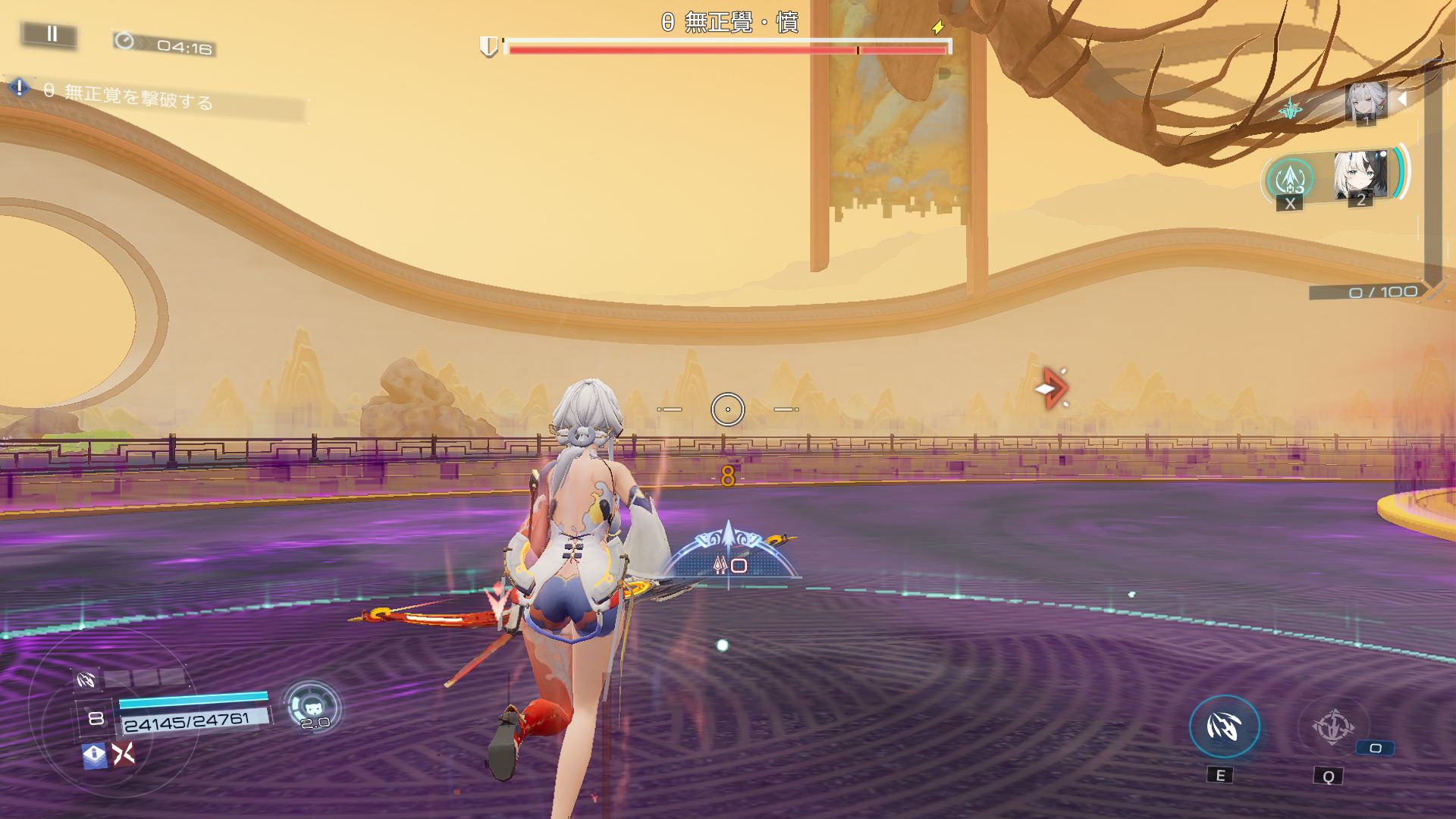This screenshot has height=819, width=1456.
Task: Activate the teal support skill icon
Action: [x=1290, y=177]
